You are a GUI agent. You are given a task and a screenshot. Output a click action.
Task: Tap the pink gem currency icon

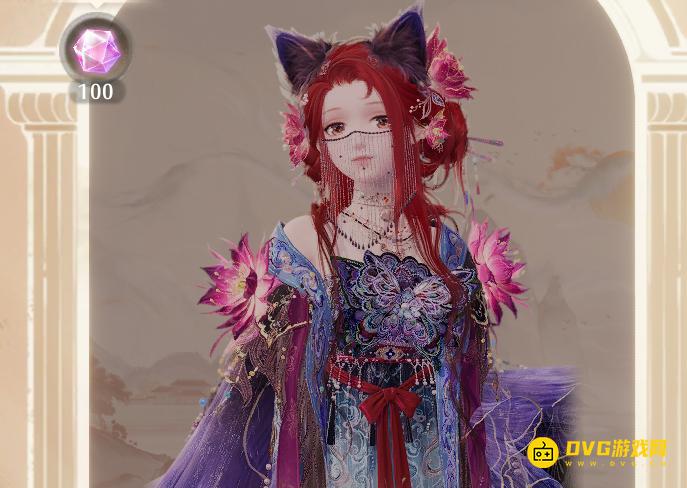tap(96, 50)
